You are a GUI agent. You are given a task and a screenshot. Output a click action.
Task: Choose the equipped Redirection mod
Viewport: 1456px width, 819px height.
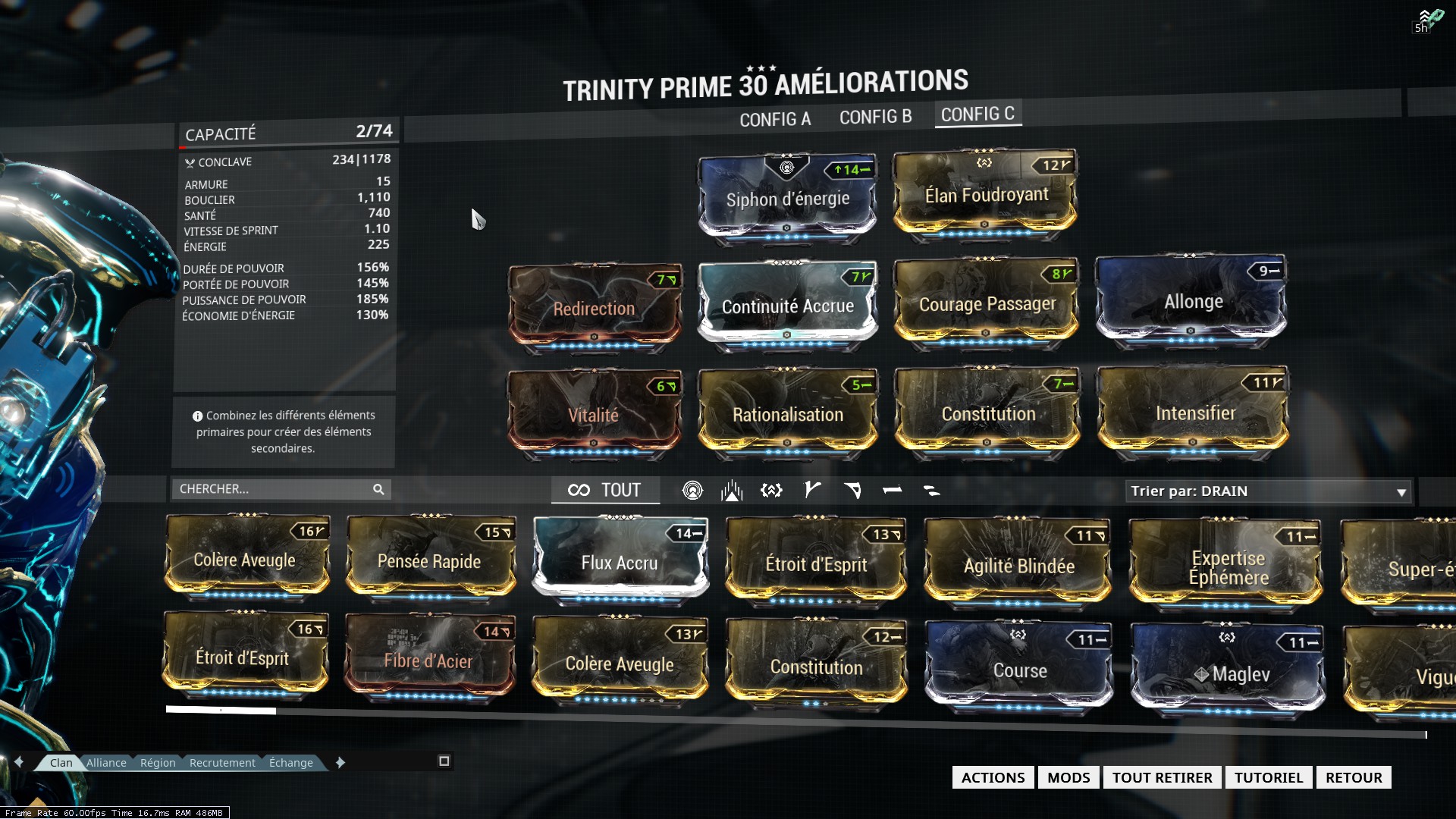pyautogui.click(x=594, y=308)
